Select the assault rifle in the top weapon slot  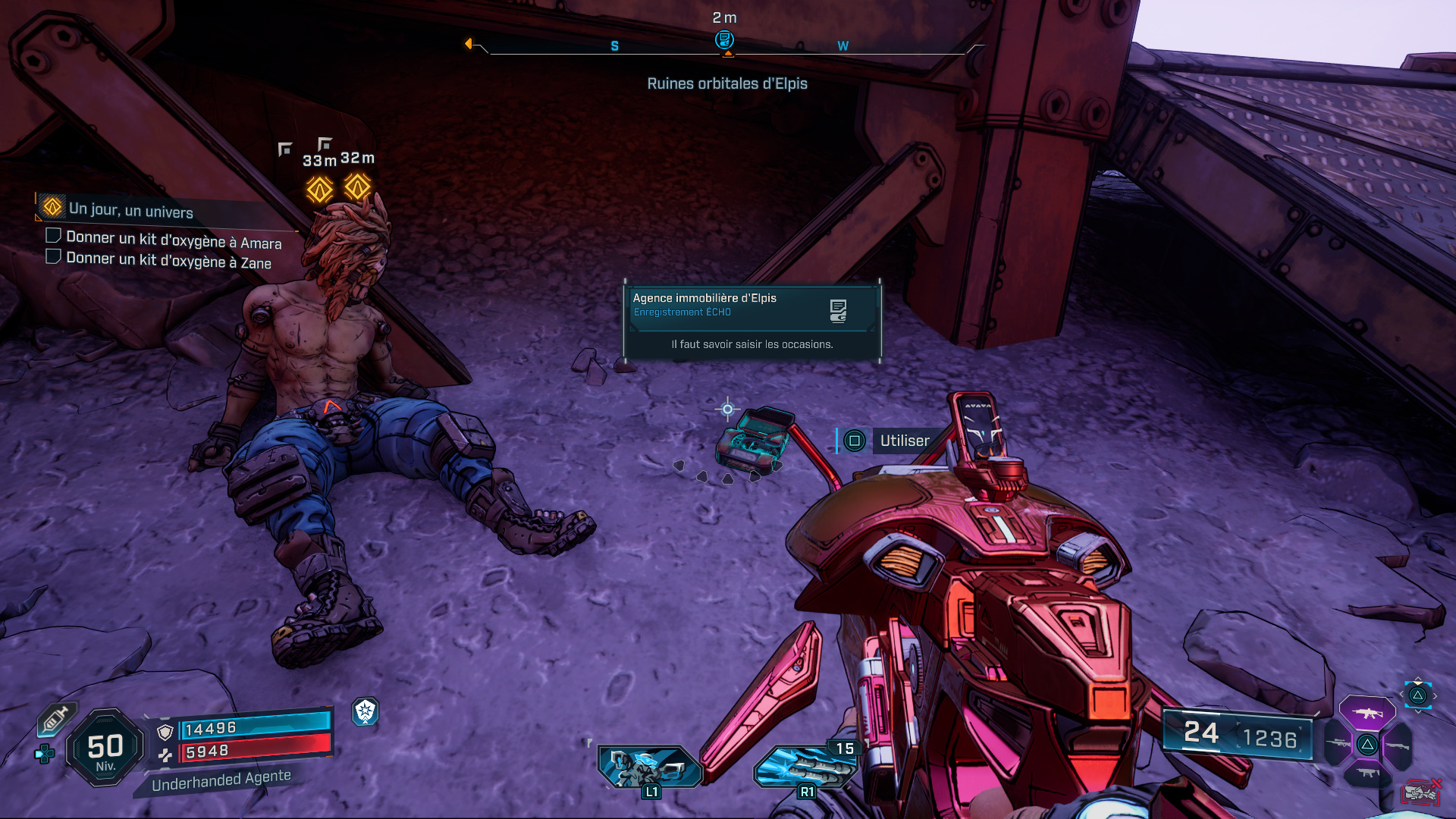tap(1367, 713)
